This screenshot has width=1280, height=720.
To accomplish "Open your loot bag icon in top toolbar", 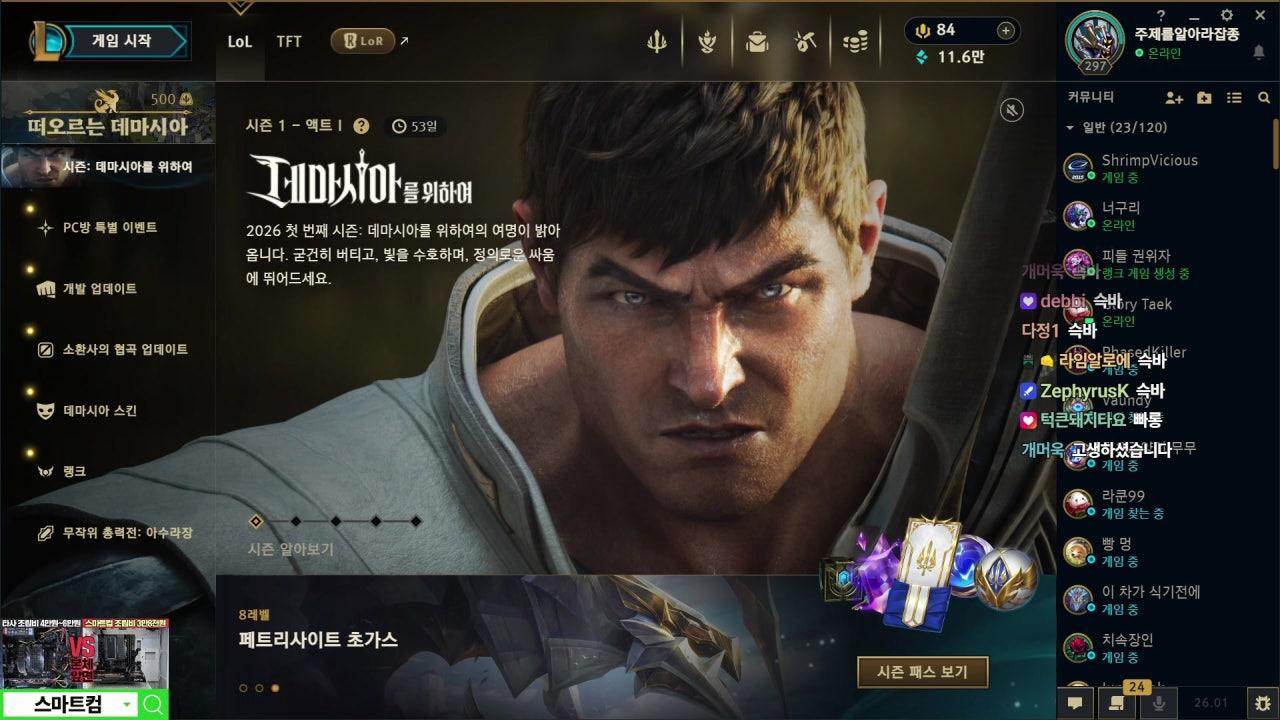I will [x=757, y=41].
